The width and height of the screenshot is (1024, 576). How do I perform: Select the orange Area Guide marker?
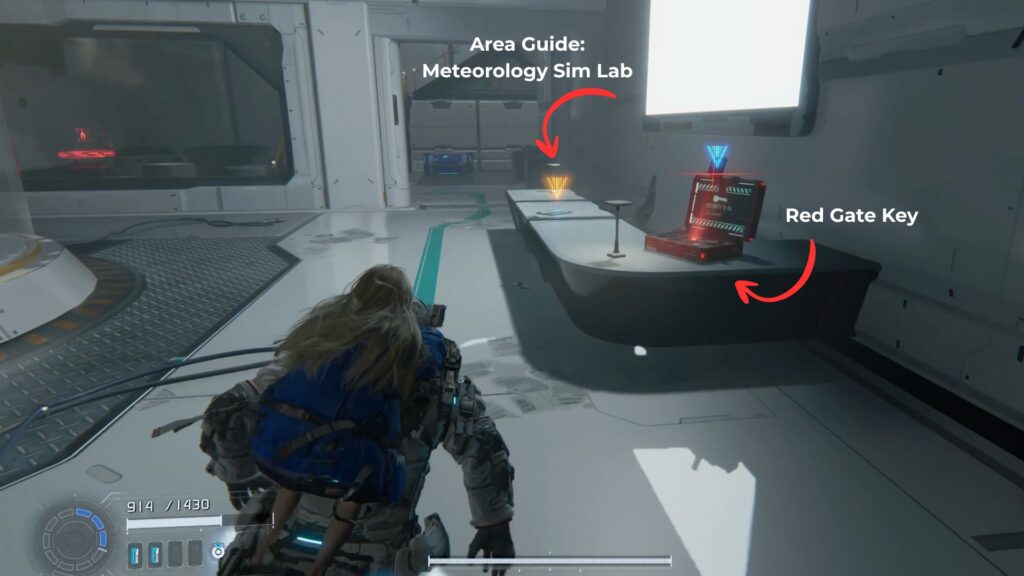pyautogui.click(x=556, y=183)
